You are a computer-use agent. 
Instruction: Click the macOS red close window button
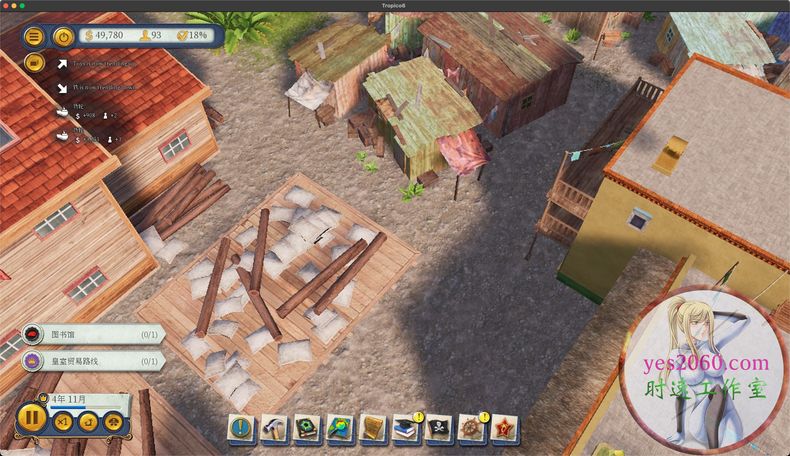(8, 5)
